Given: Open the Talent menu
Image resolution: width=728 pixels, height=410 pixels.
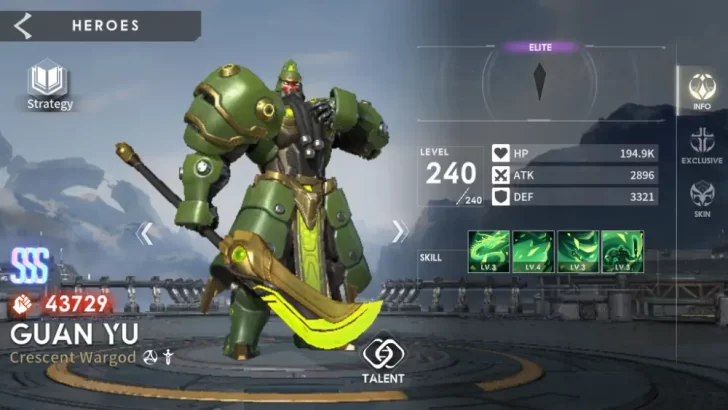Looking at the screenshot, I should click(x=383, y=359).
